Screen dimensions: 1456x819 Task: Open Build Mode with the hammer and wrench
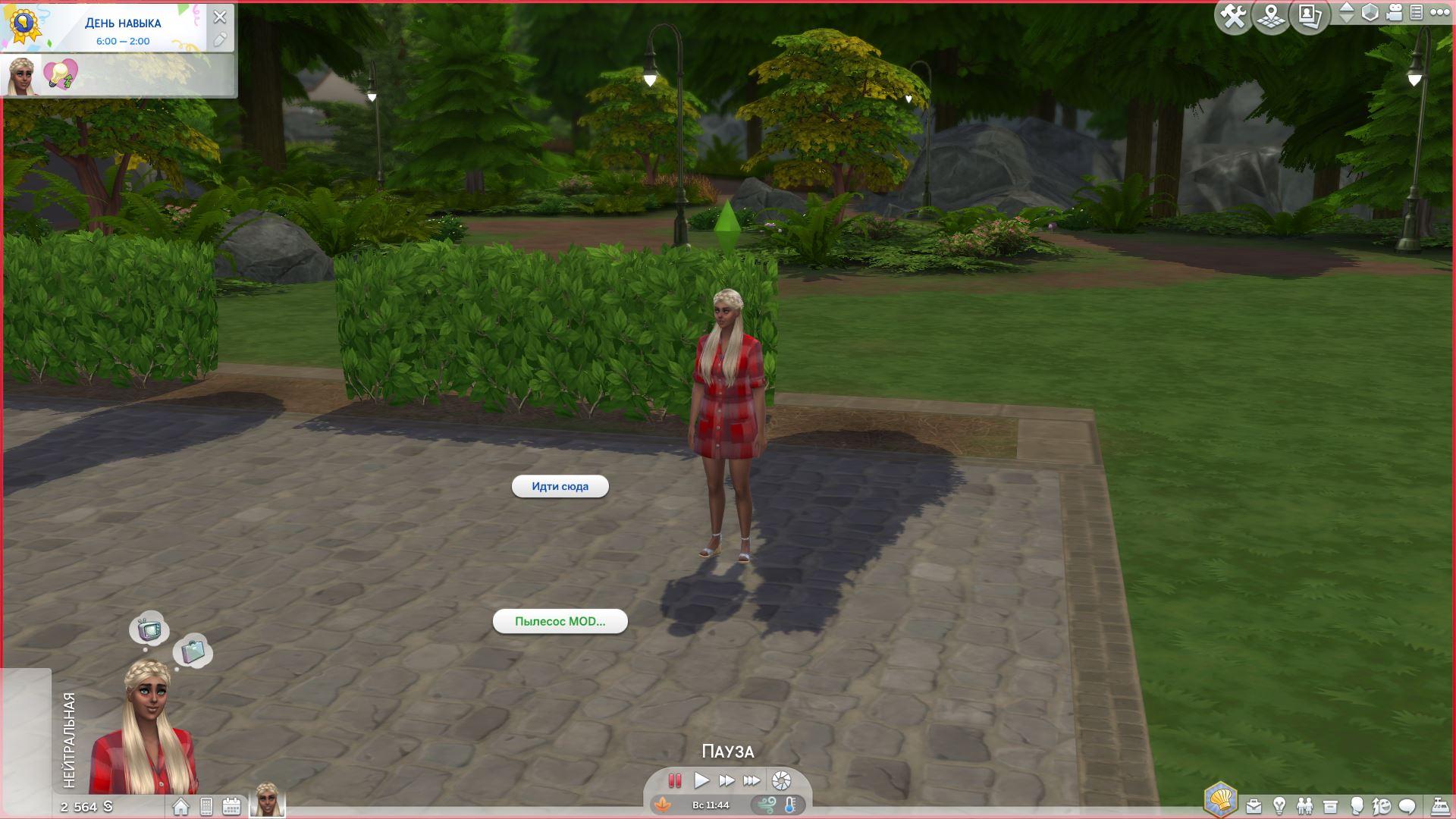tap(1233, 16)
